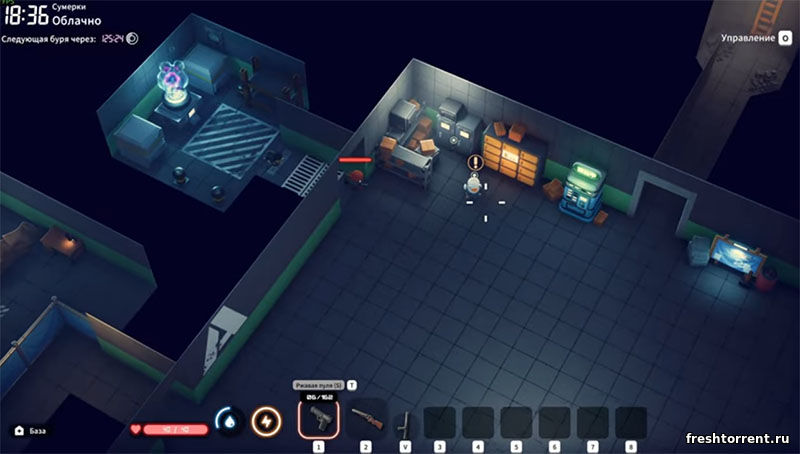The image size is (800, 454).
Task: Click the storm countdown icon
Action: [x=132, y=39]
